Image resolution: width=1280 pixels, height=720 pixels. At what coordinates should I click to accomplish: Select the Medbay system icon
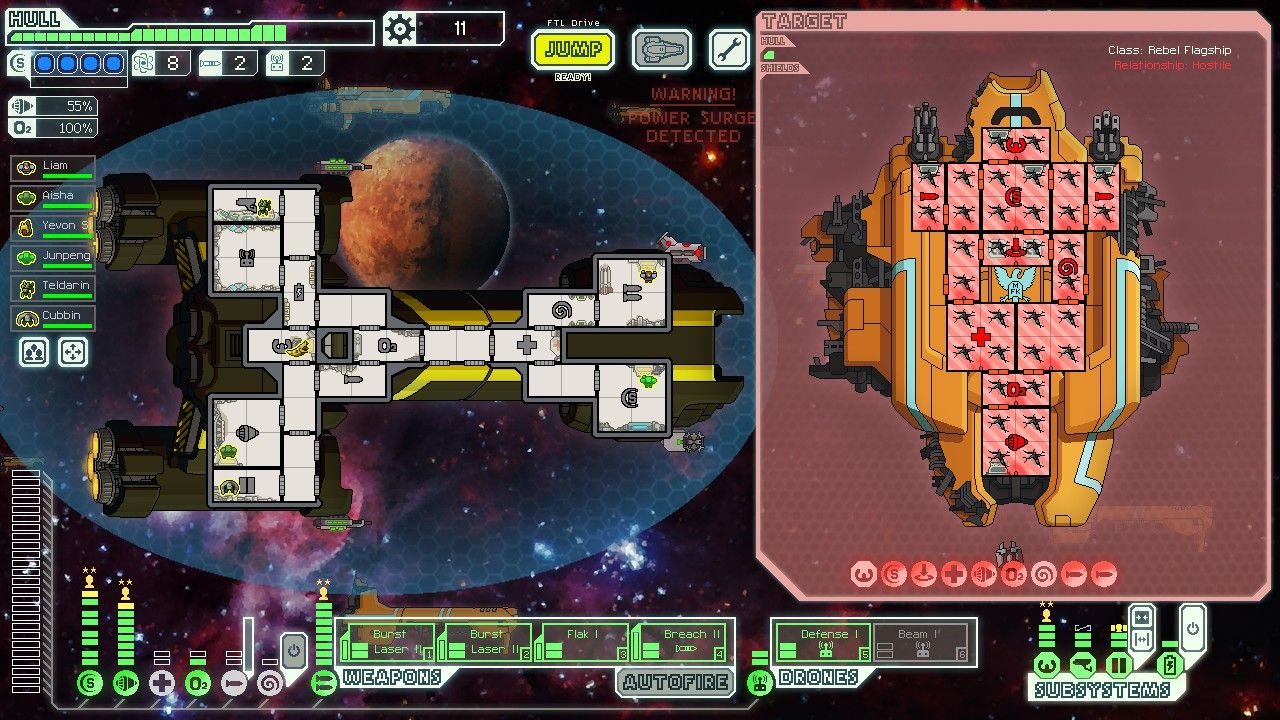(163, 683)
